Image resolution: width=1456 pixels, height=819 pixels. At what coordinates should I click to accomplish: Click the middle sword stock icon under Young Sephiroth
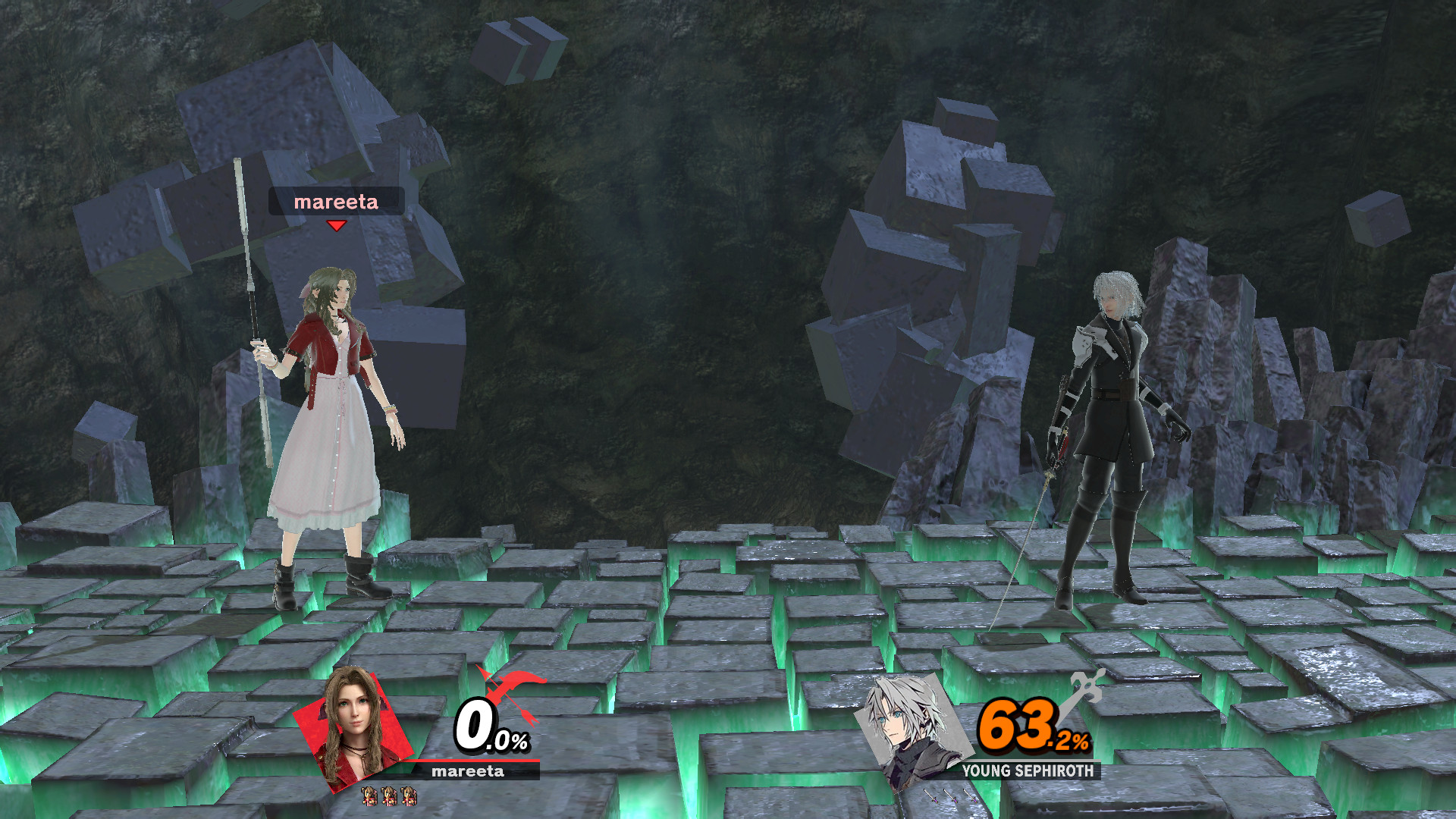pyautogui.click(x=950, y=795)
